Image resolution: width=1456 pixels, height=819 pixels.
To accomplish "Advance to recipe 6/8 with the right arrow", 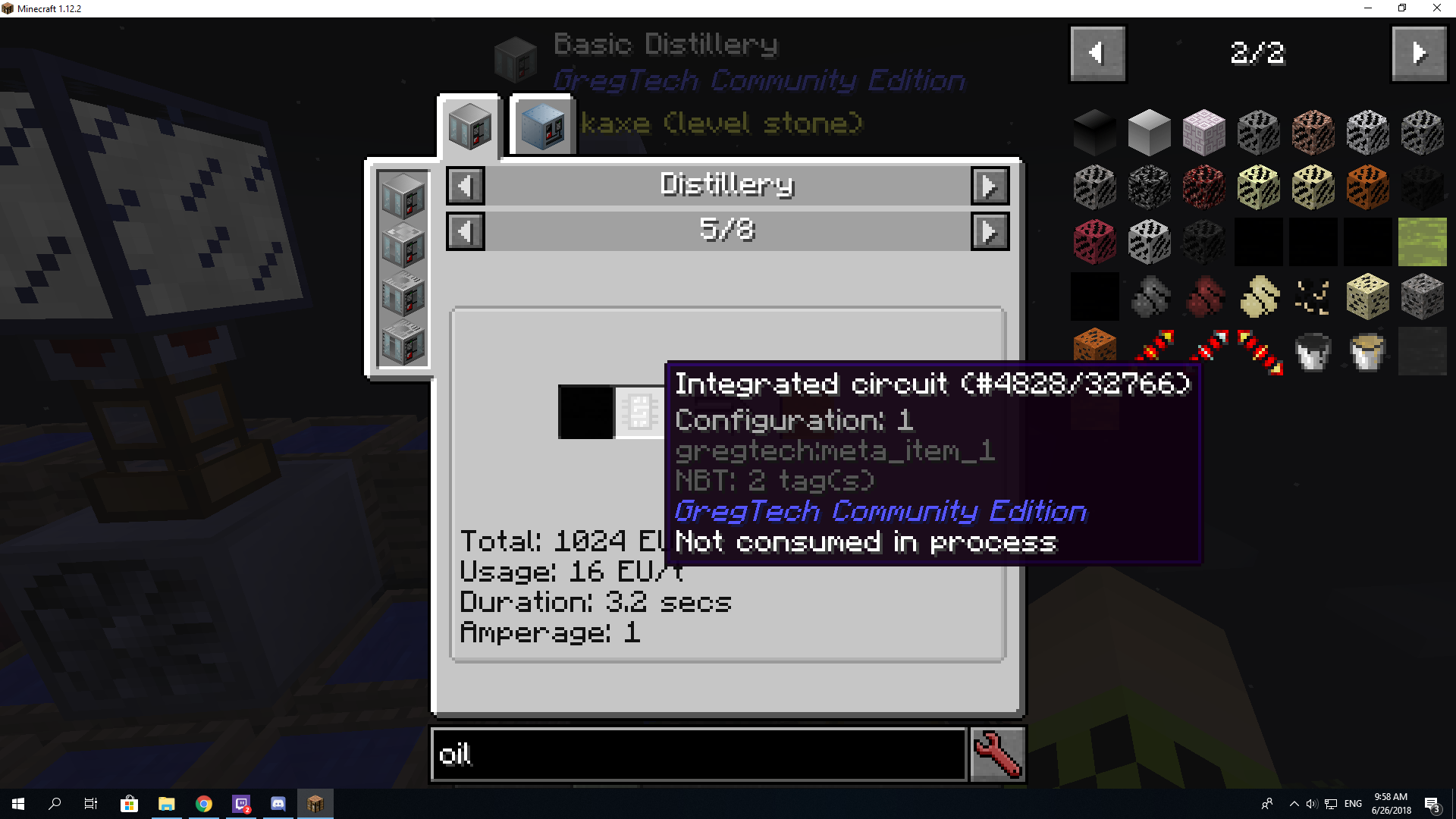I will [x=990, y=231].
